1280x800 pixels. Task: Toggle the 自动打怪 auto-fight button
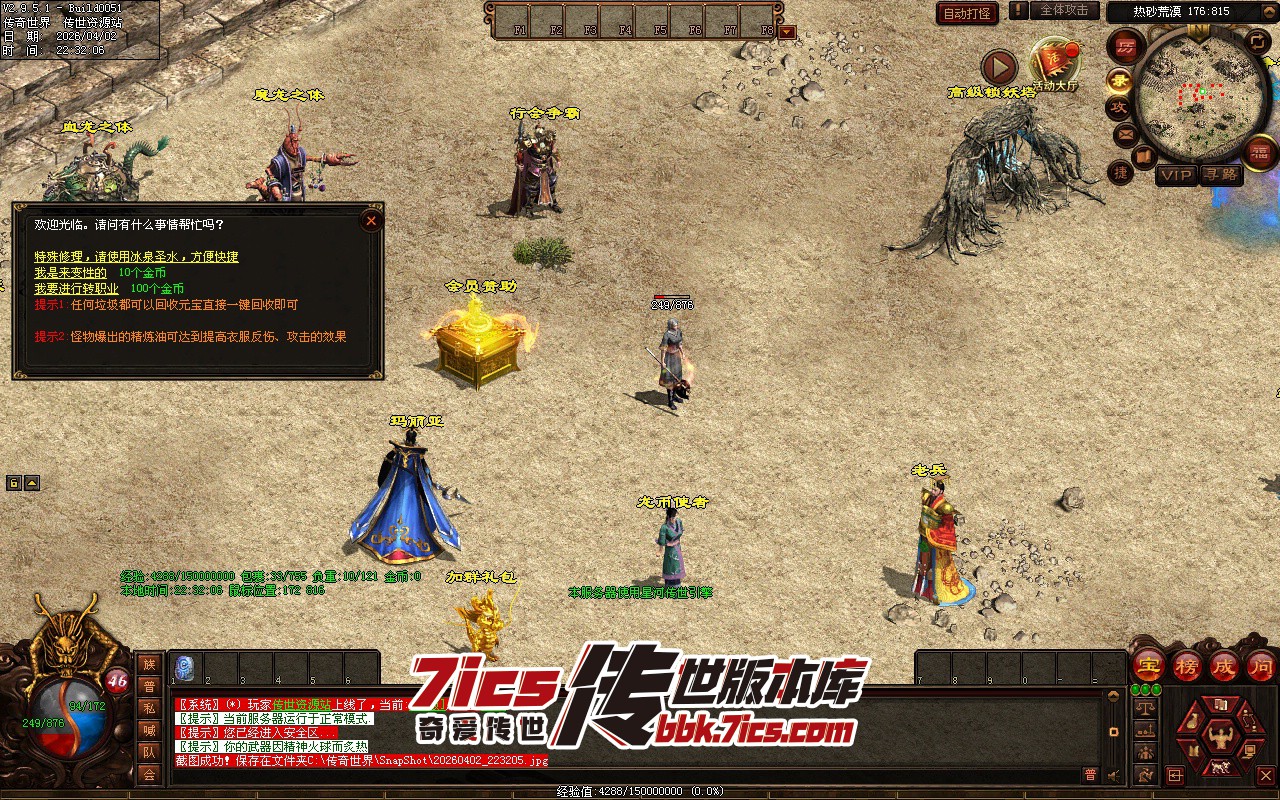[967, 13]
